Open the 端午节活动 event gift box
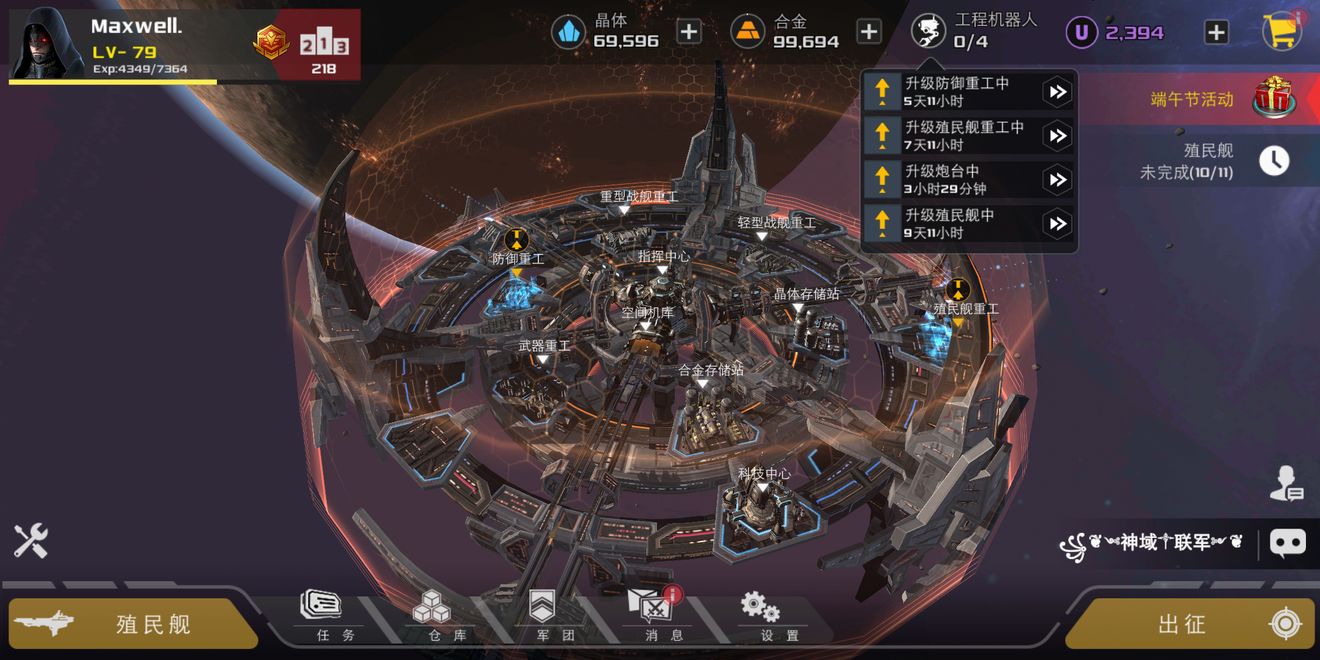This screenshot has width=1320, height=660. point(1274,99)
